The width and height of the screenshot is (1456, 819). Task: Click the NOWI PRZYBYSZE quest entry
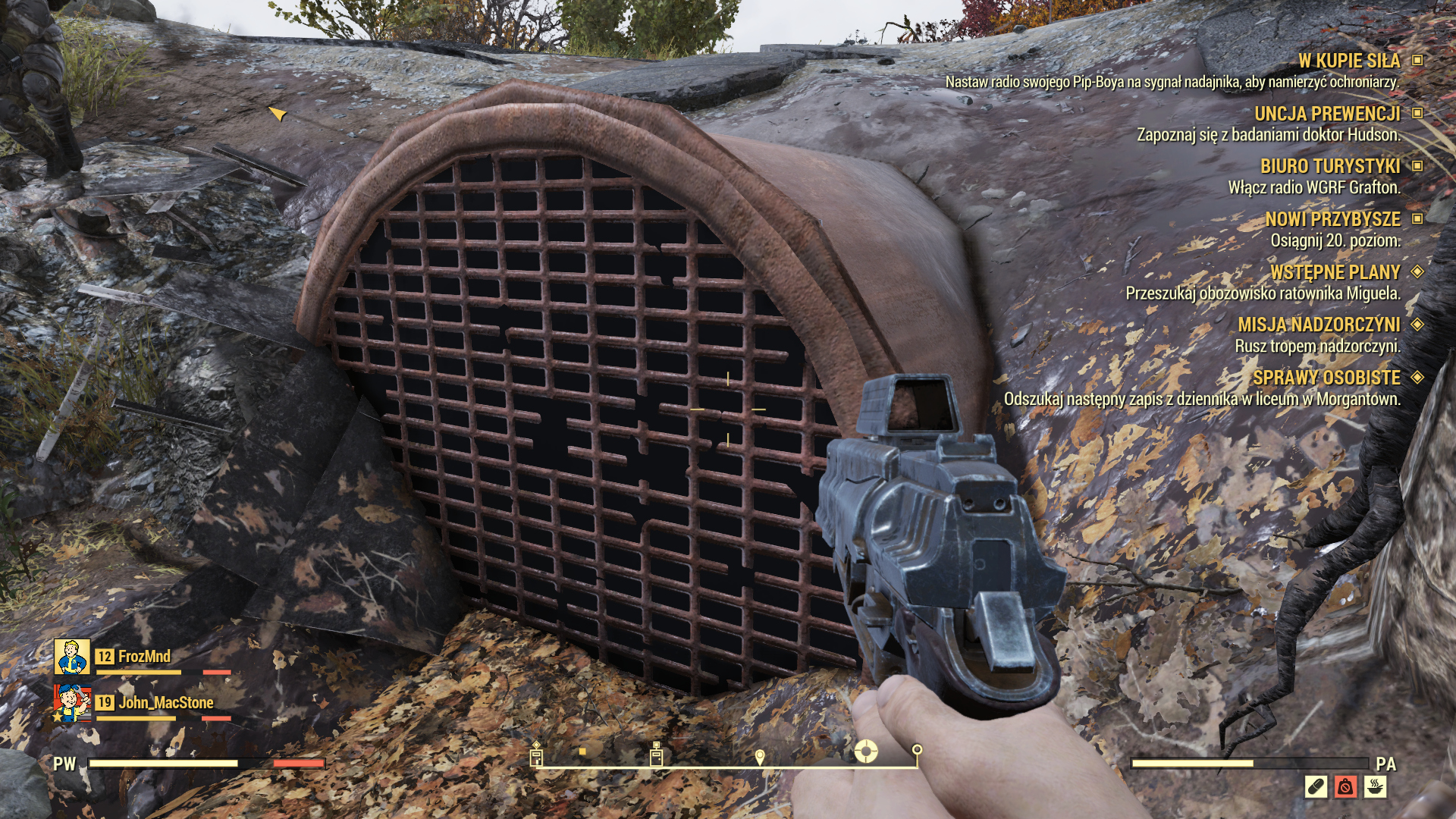(x=1332, y=219)
